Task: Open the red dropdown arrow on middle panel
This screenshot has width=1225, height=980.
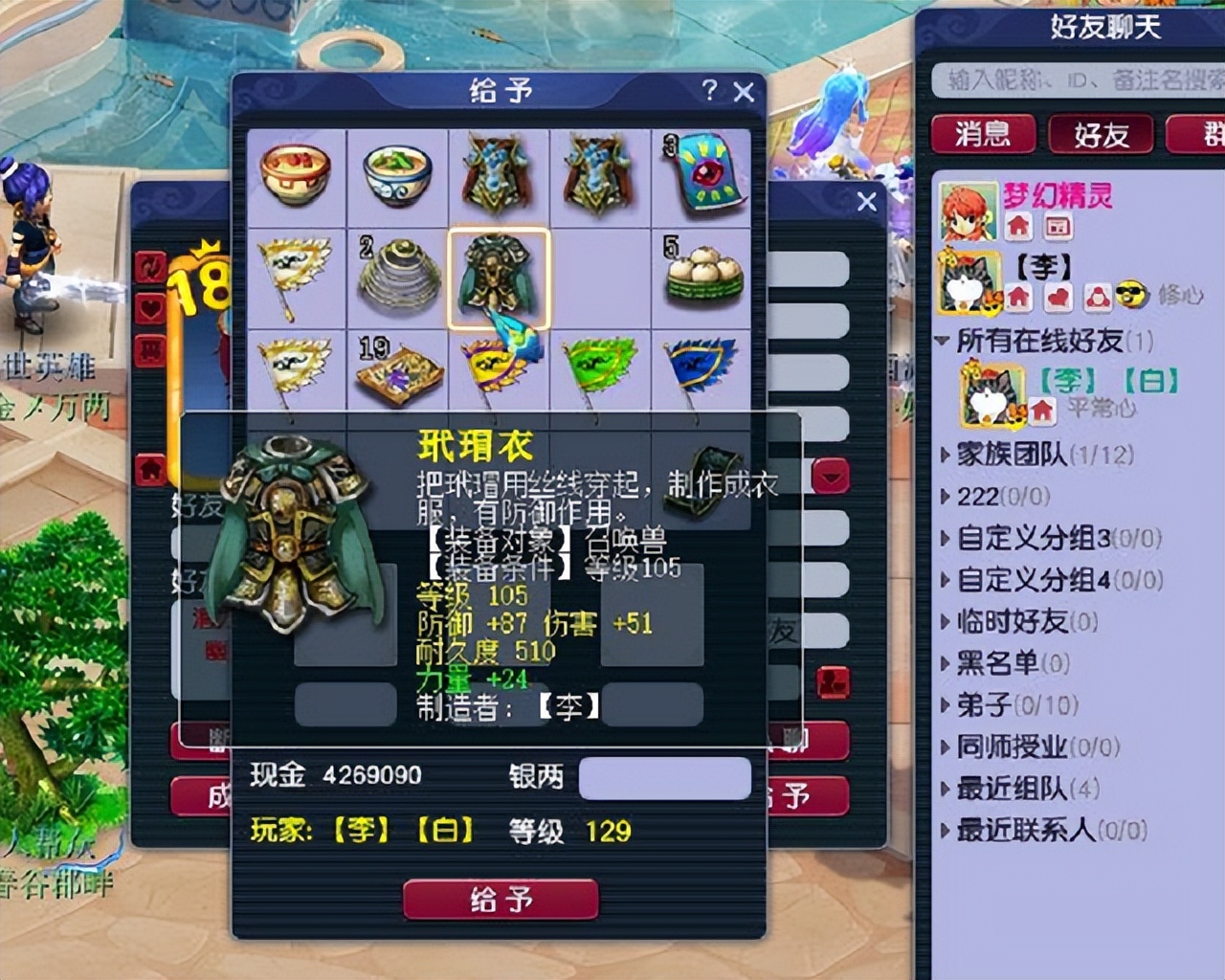Action: (x=831, y=476)
